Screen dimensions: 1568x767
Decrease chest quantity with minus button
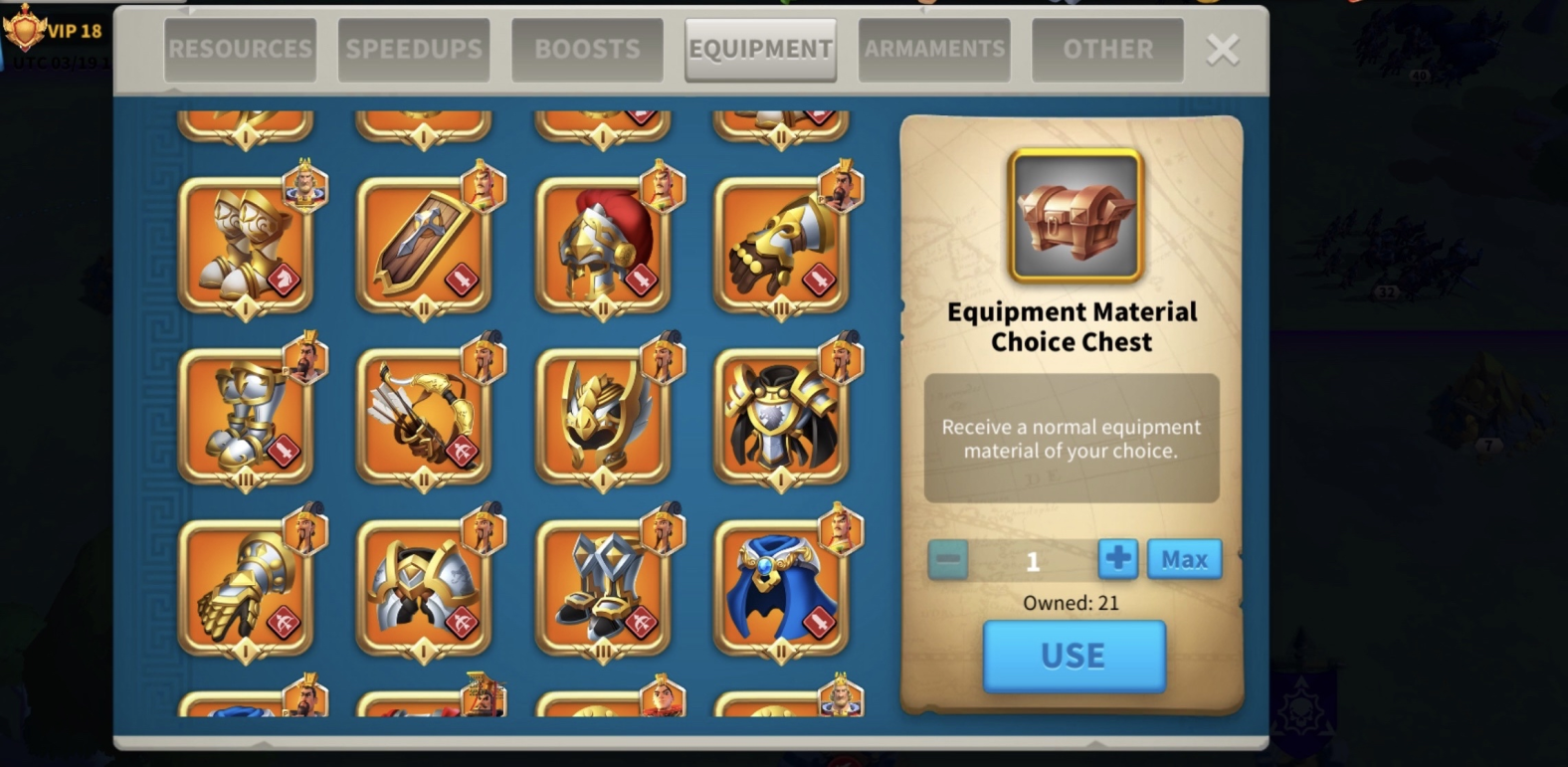[947, 559]
